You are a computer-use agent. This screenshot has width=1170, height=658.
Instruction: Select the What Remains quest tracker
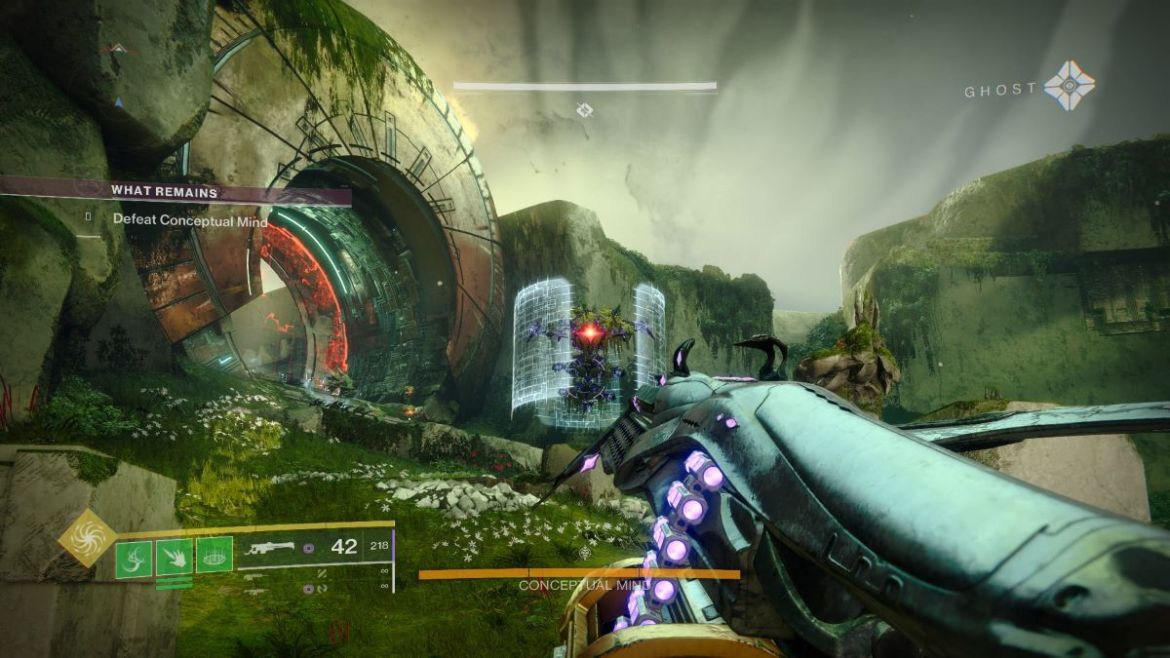click(165, 191)
